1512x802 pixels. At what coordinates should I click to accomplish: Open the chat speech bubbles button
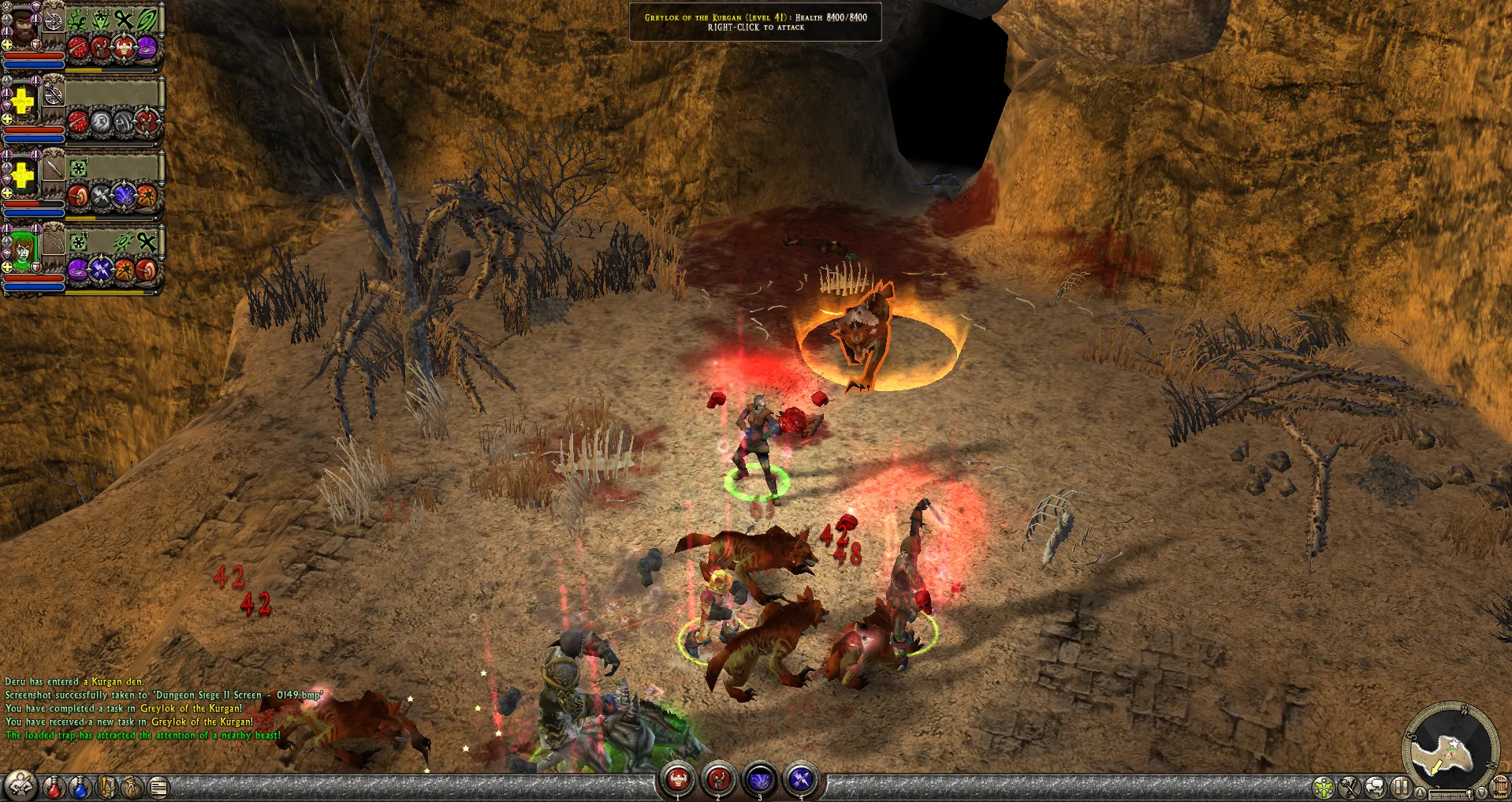(x=1376, y=786)
